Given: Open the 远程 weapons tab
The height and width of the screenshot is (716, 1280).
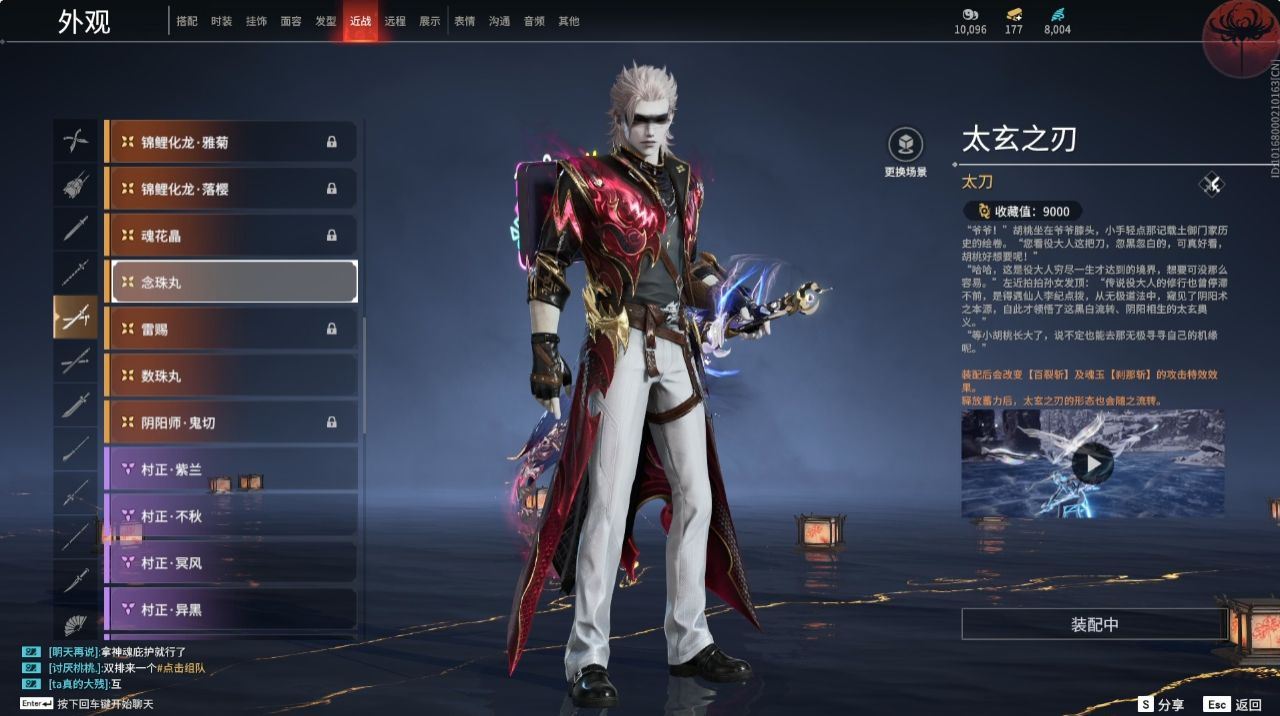Looking at the screenshot, I should click(395, 21).
